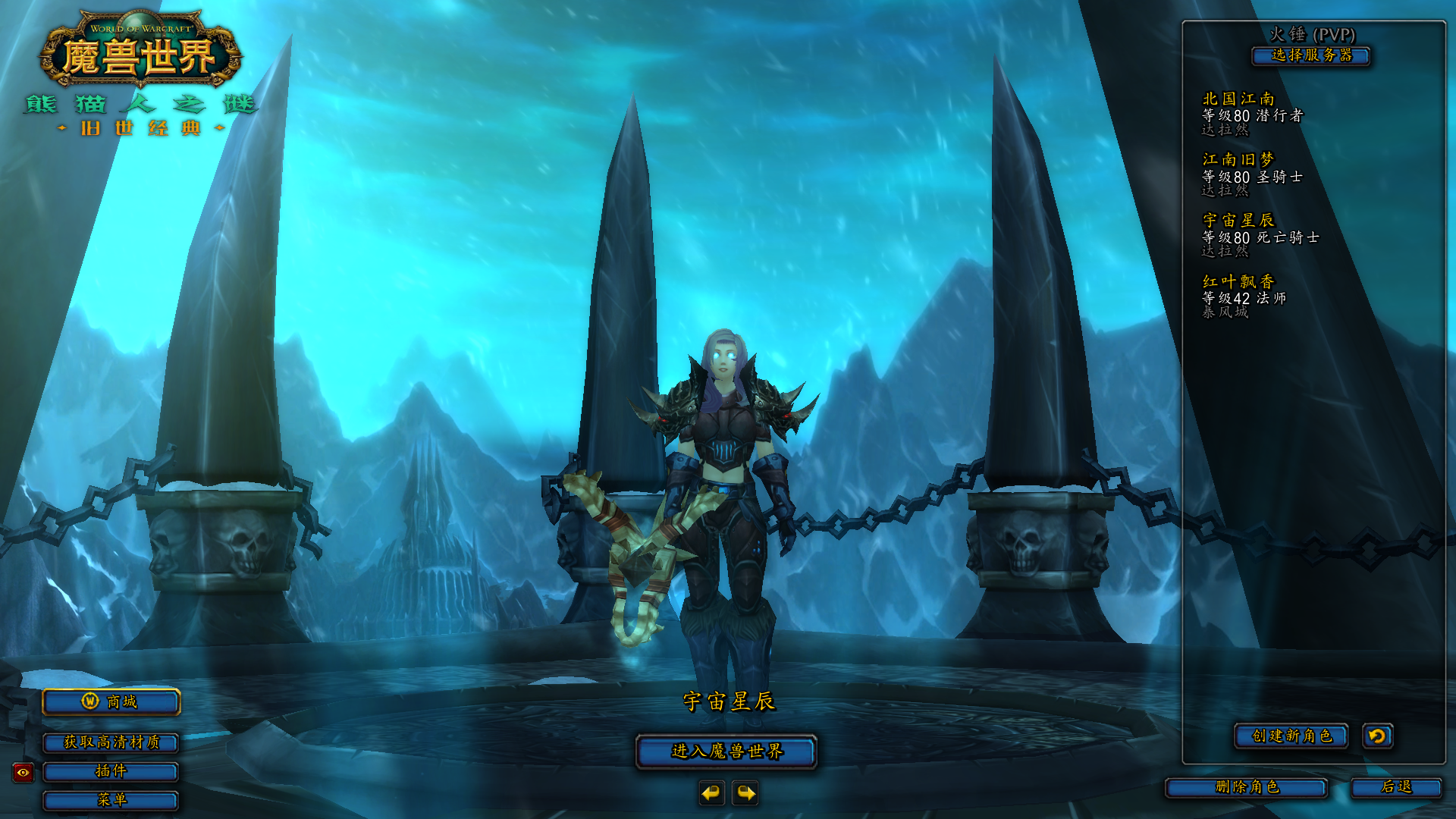This screenshot has width=1456, height=819.
Task: Rotate character with the left arrow button
Action: click(x=711, y=793)
